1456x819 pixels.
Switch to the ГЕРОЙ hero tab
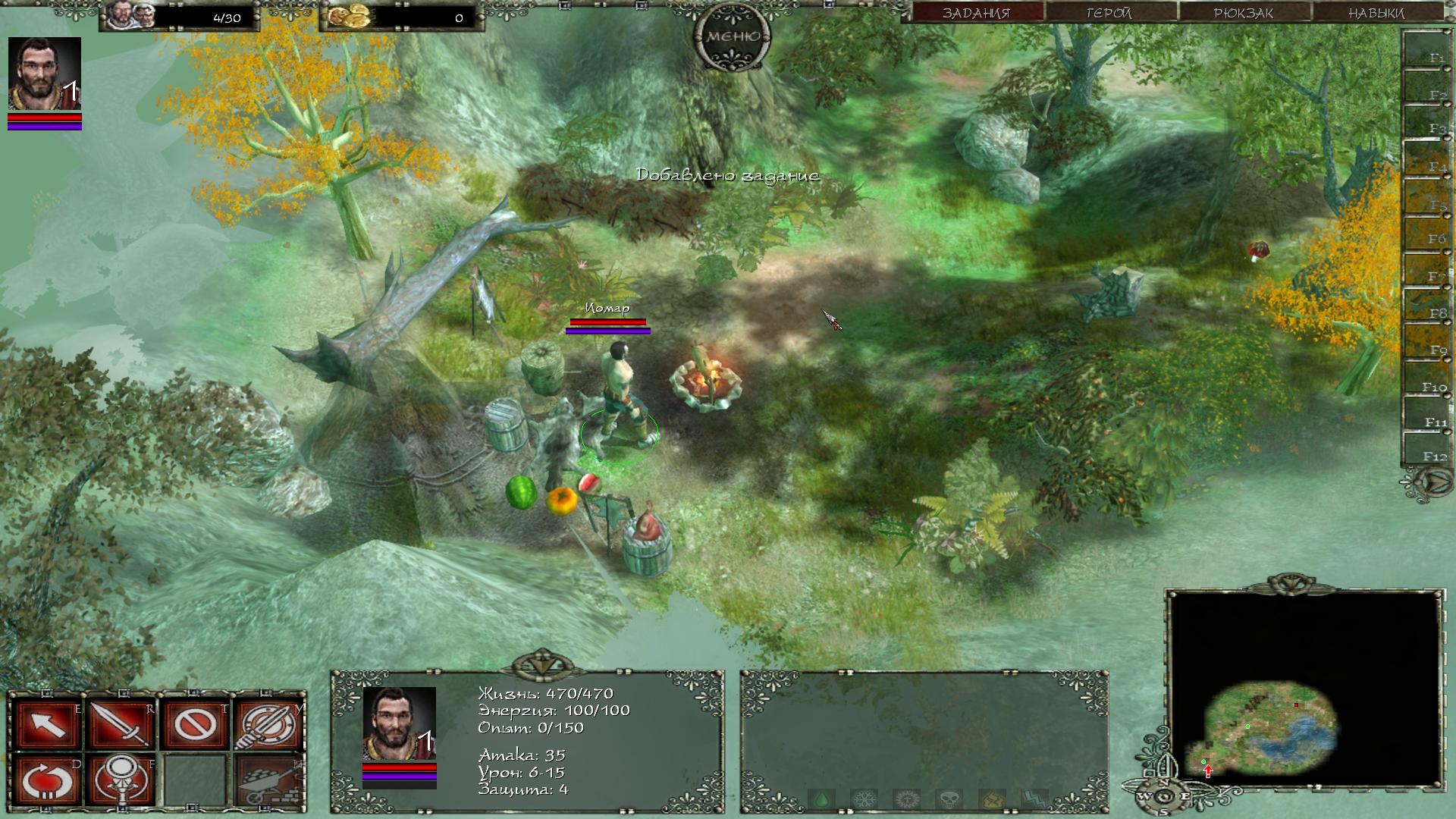pyautogui.click(x=1109, y=13)
